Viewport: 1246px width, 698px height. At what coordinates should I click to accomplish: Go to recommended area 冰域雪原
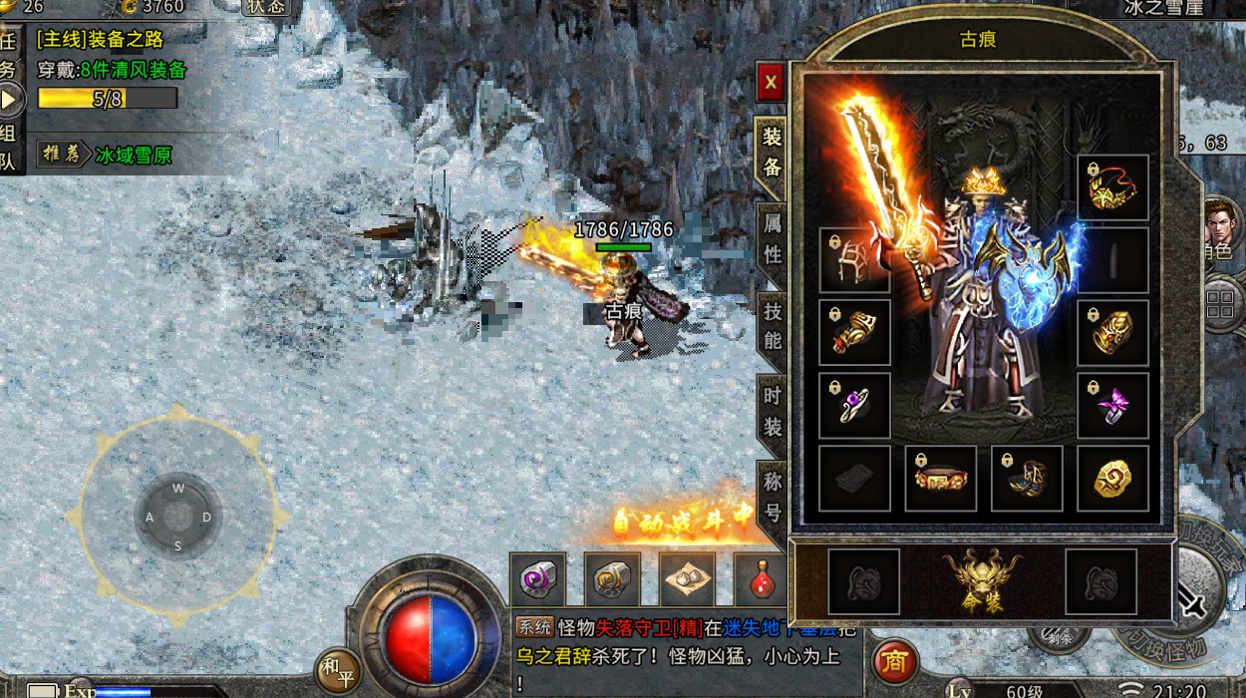[x=133, y=155]
